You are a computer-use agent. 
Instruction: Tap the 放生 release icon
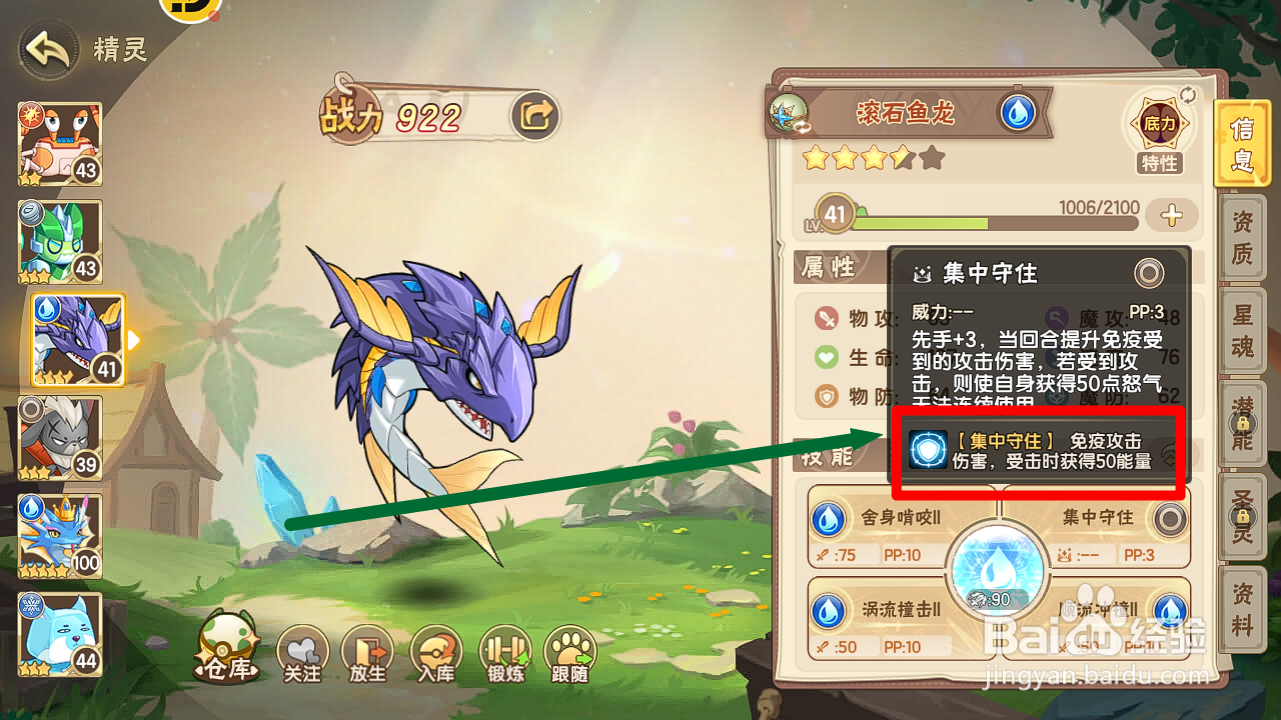tap(369, 650)
